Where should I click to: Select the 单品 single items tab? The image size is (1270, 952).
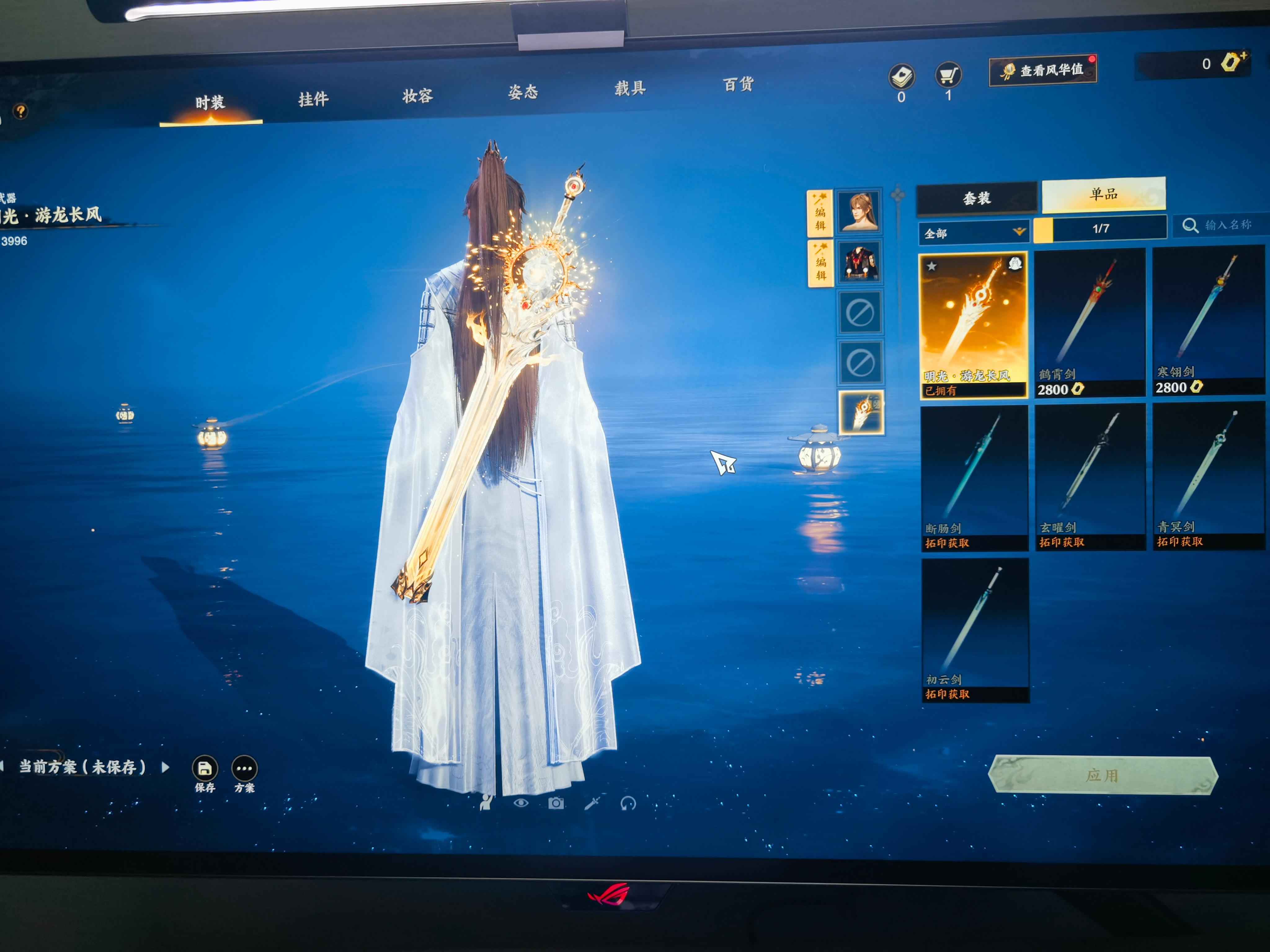[x=1103, y=195]
